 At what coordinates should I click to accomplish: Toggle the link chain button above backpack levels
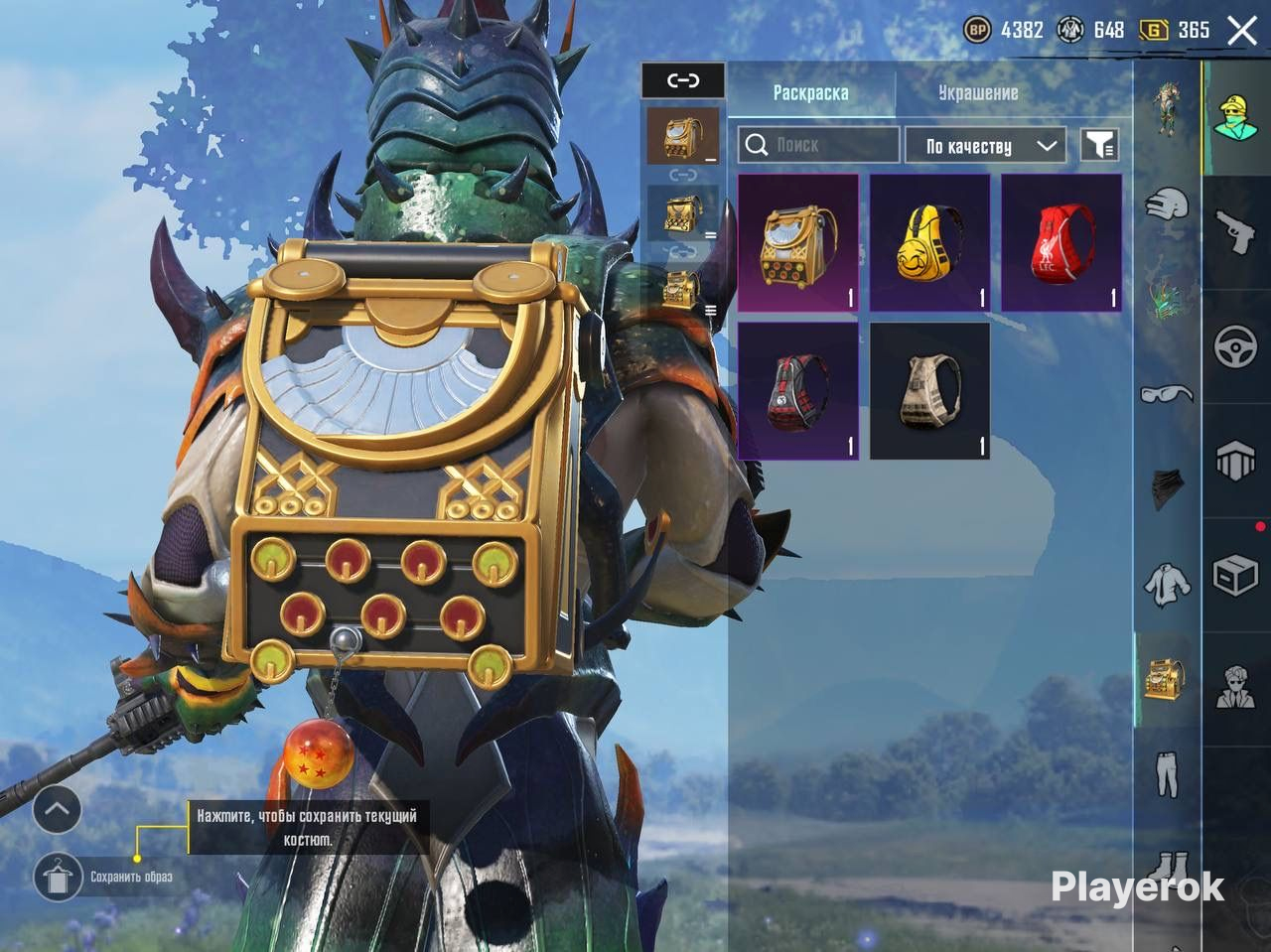point(682,80)
